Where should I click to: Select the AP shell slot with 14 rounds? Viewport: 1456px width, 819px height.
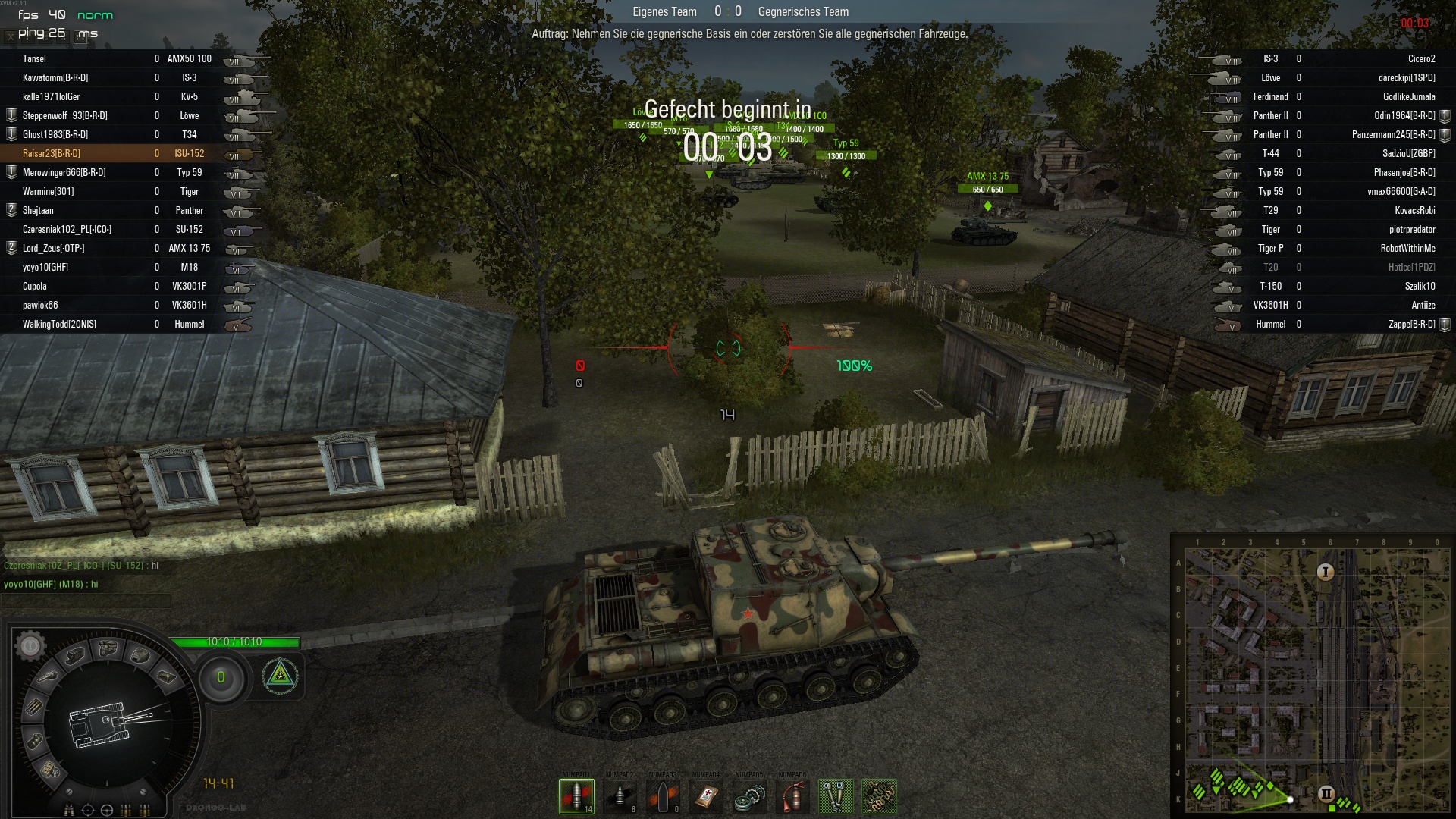pyautogui.click(x=576, y=796)
